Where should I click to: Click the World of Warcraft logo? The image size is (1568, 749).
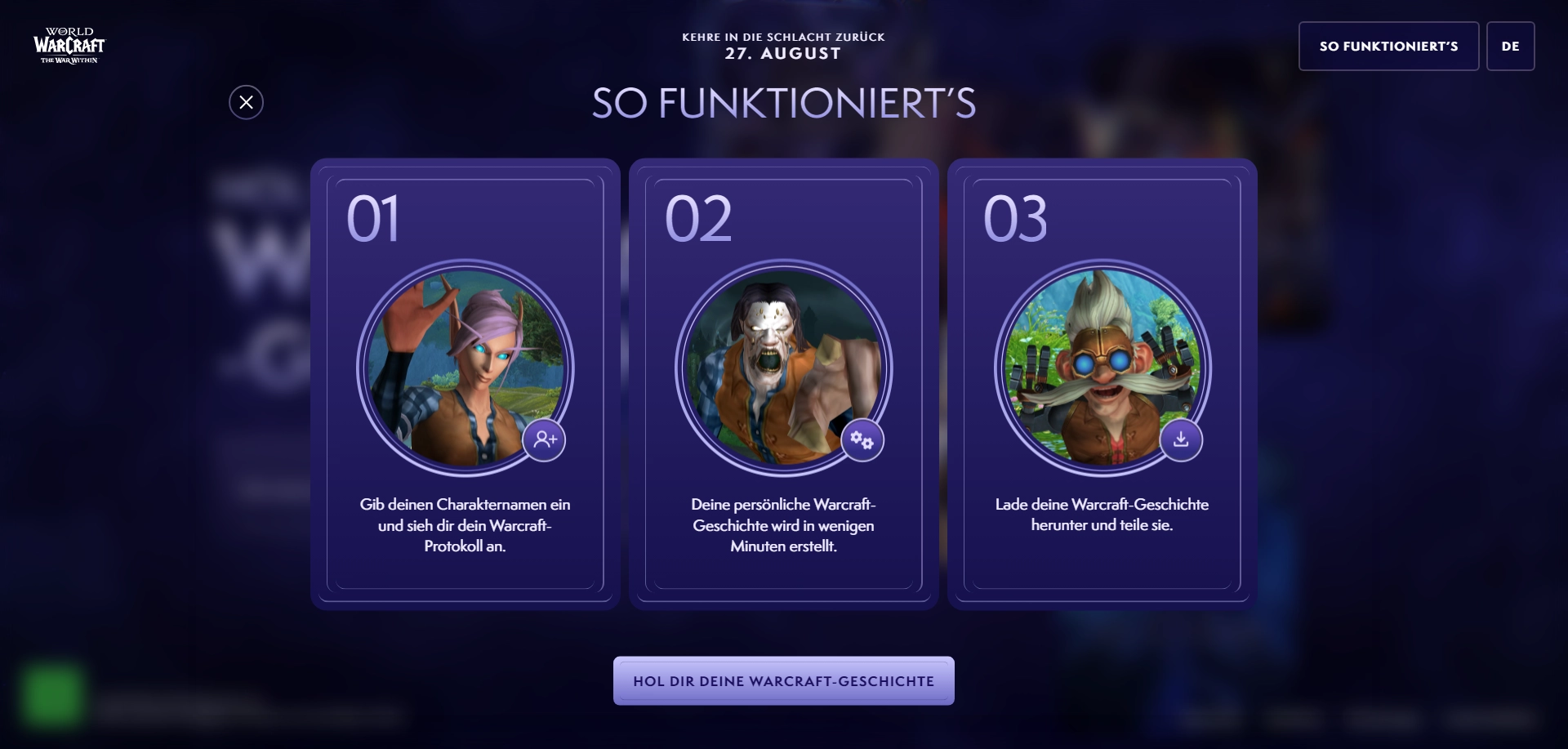point(68,46)
